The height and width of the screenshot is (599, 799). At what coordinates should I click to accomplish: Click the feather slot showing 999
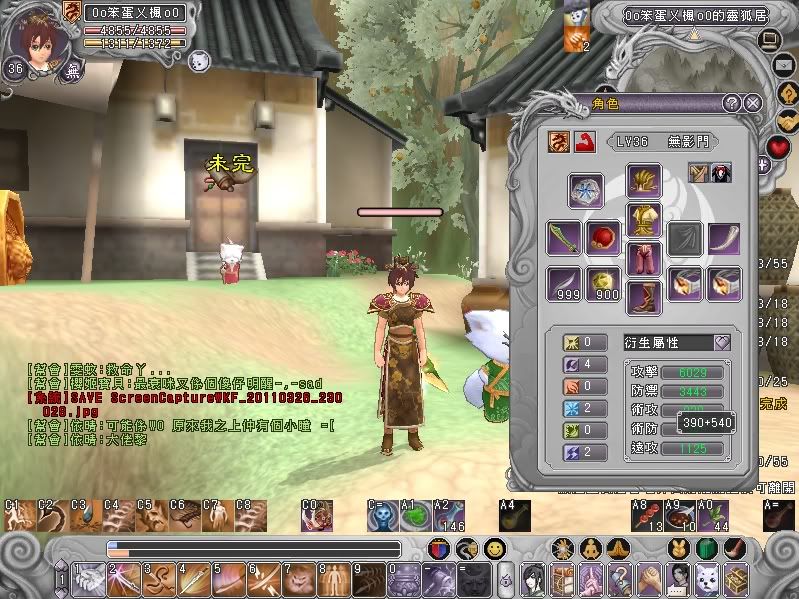point(563,283)
